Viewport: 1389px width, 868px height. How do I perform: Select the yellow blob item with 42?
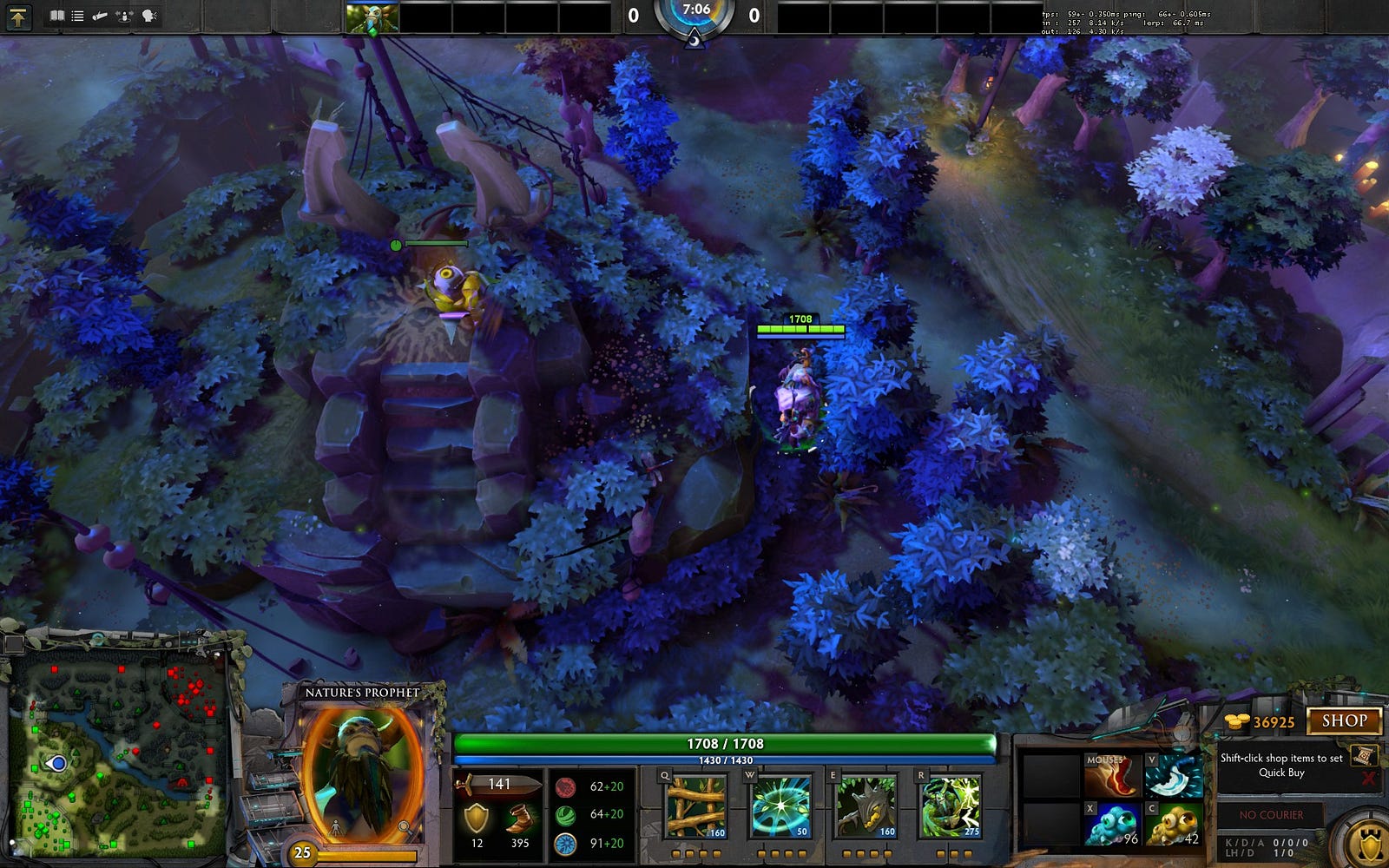[x=1173, y=825]
